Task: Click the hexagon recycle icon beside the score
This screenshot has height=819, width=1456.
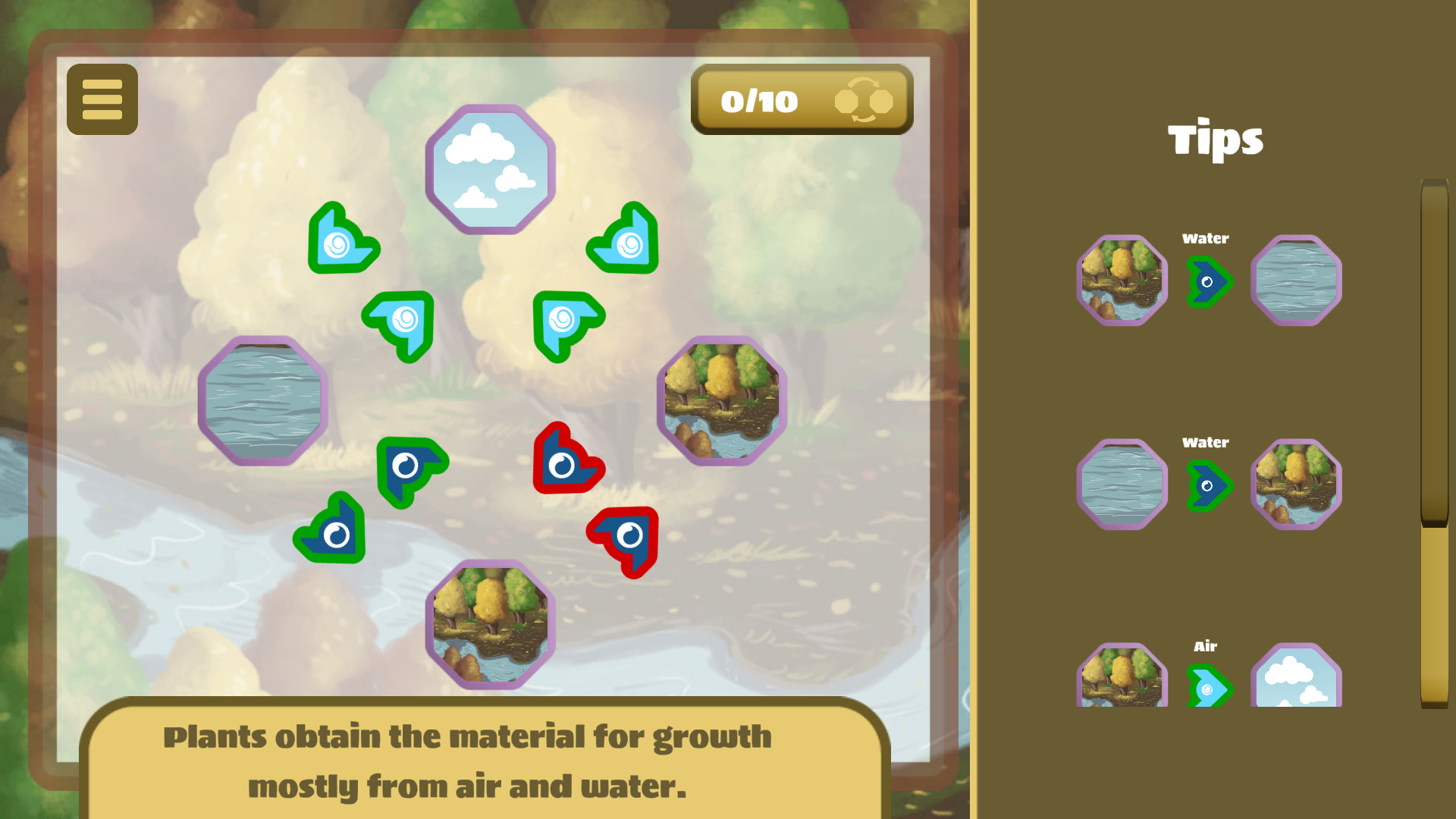Action: [x=864, y=99]
